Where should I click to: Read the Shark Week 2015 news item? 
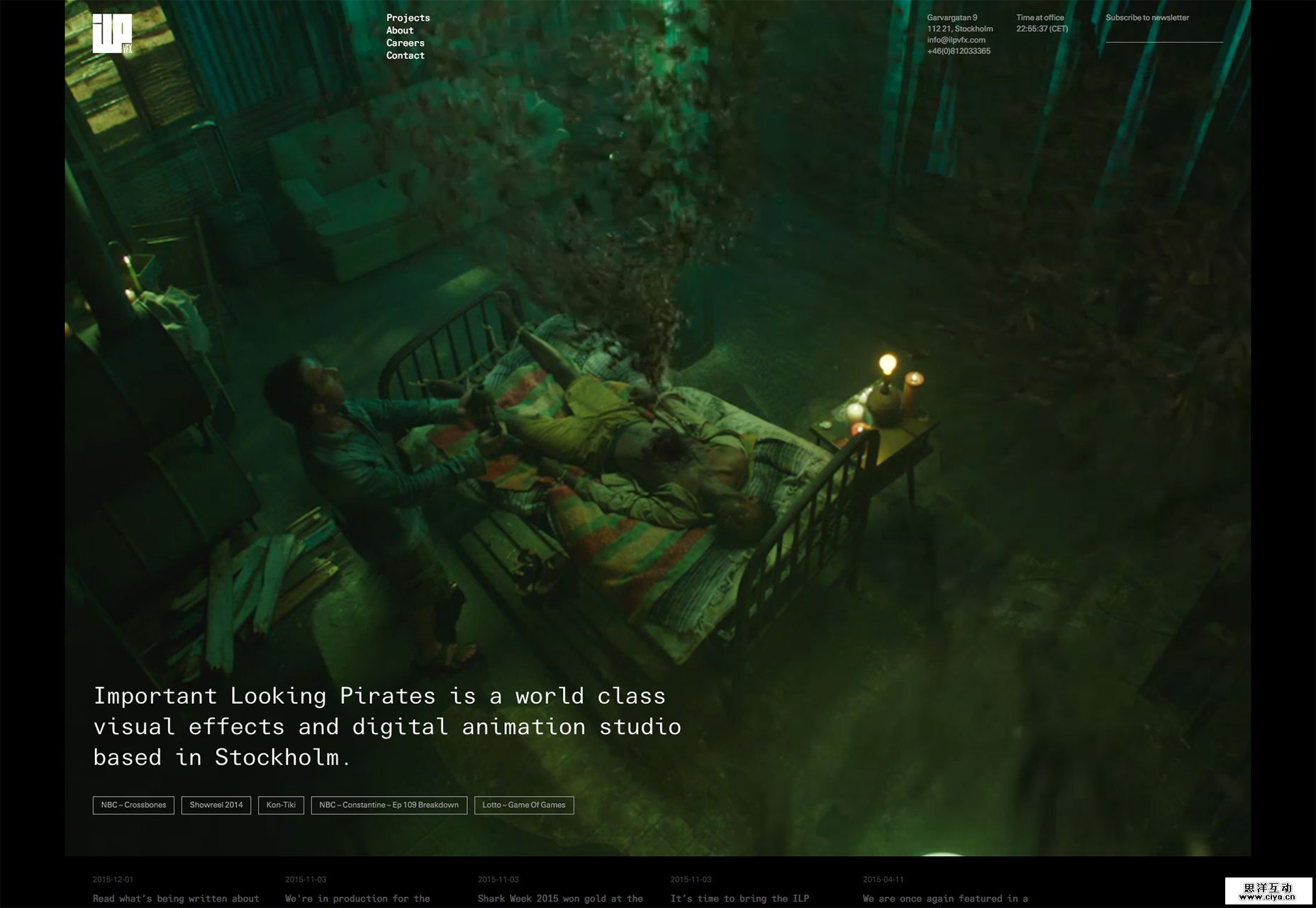point(560,898)
